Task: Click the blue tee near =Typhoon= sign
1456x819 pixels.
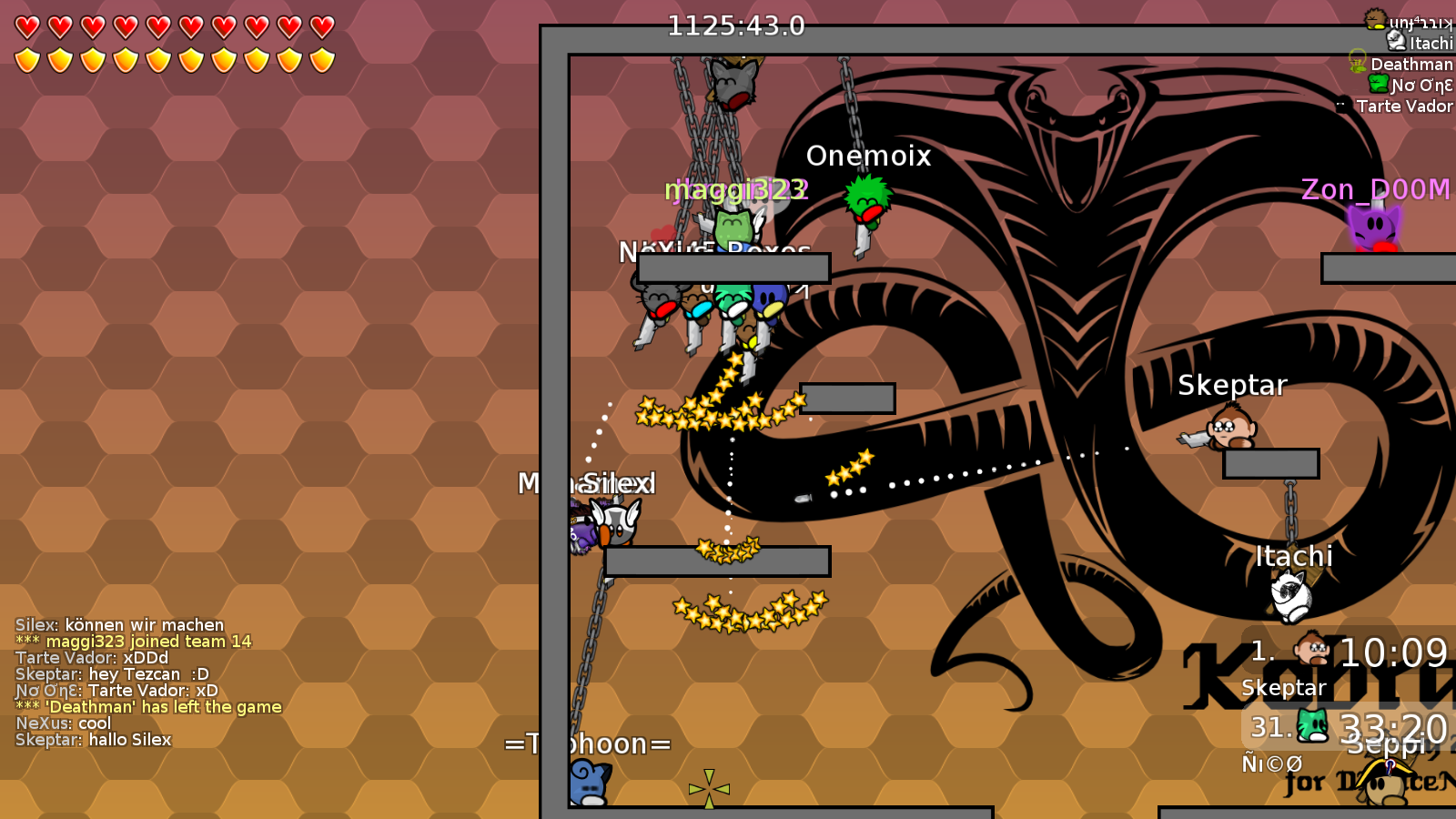Action: point(587,781)
